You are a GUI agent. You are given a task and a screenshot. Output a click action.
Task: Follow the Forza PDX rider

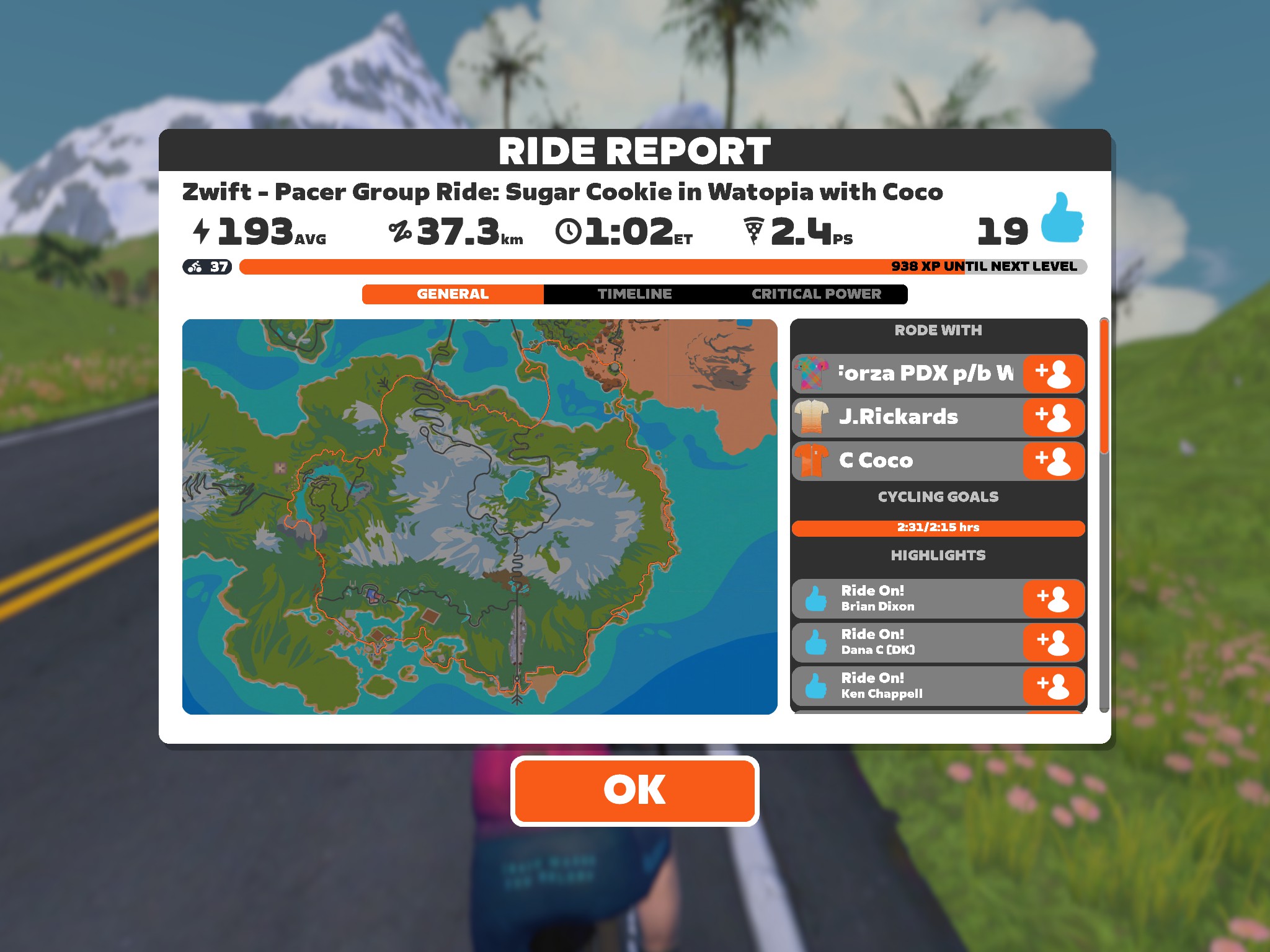(1053, 374)
